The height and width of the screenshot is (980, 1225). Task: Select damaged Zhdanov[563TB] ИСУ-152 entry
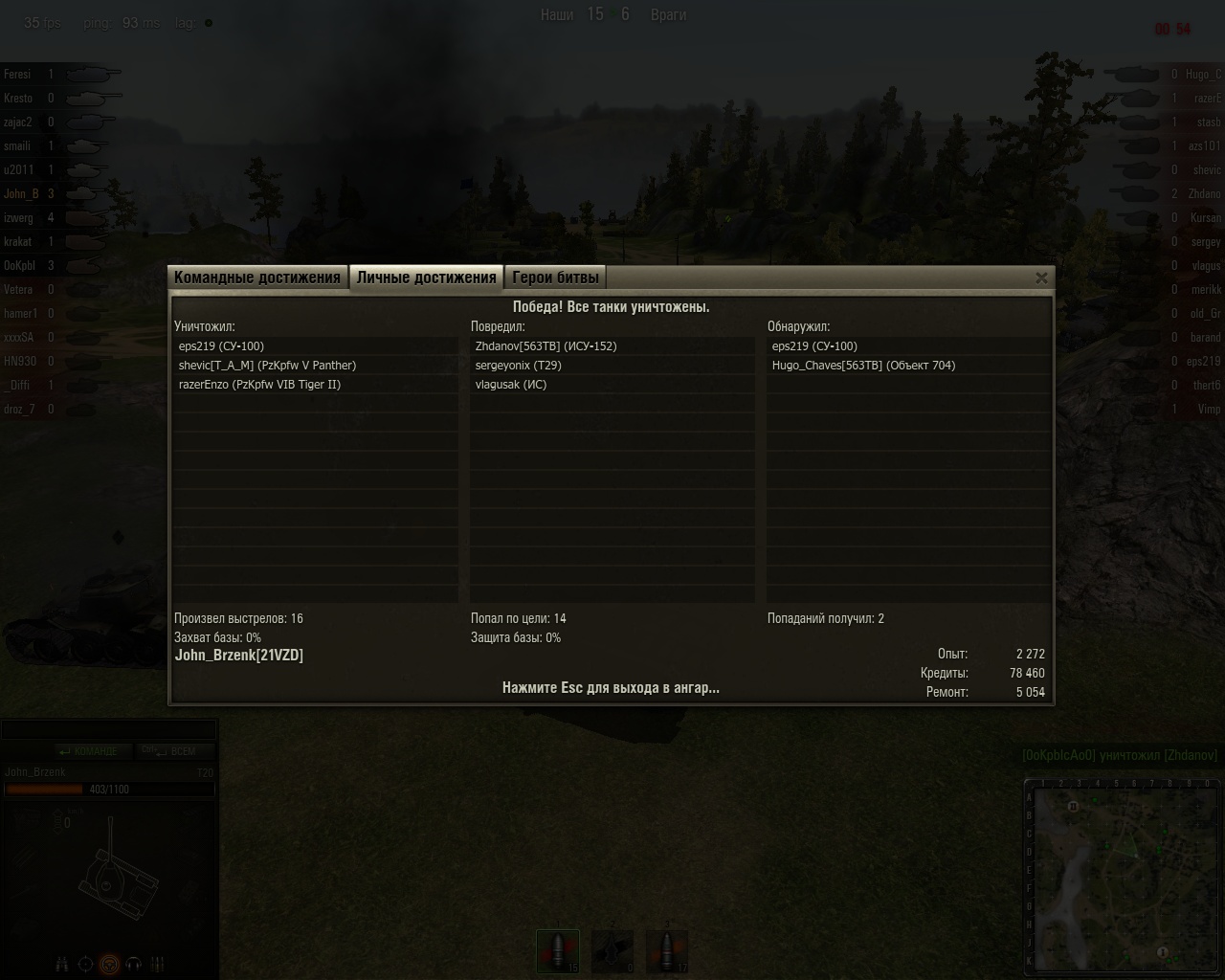point(546,346)
